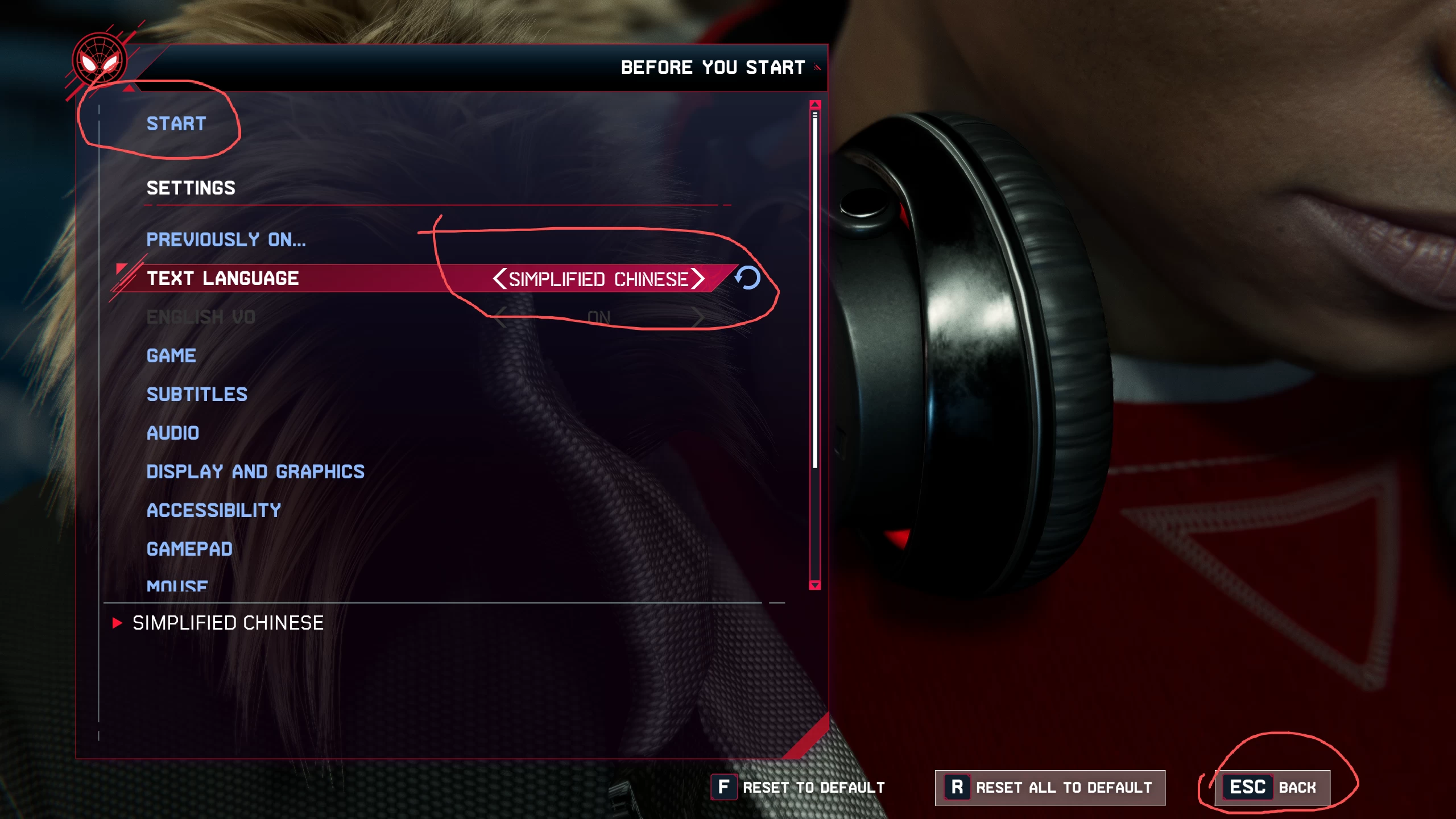Open the Accessibility settings

point(214,510)
